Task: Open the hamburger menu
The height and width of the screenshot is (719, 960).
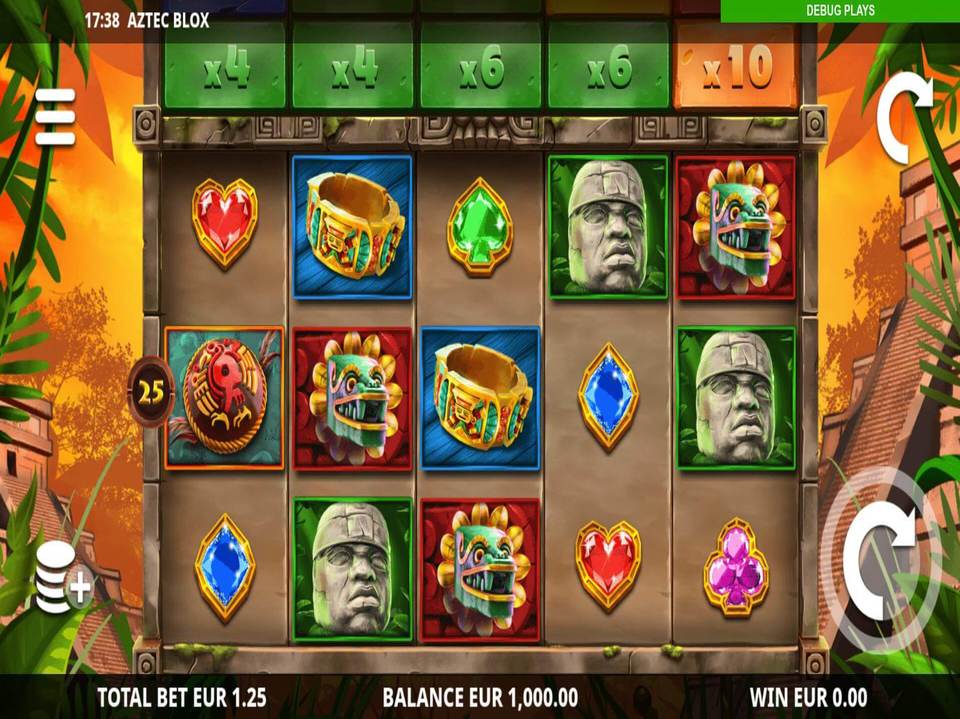Action: click(55, 116)
